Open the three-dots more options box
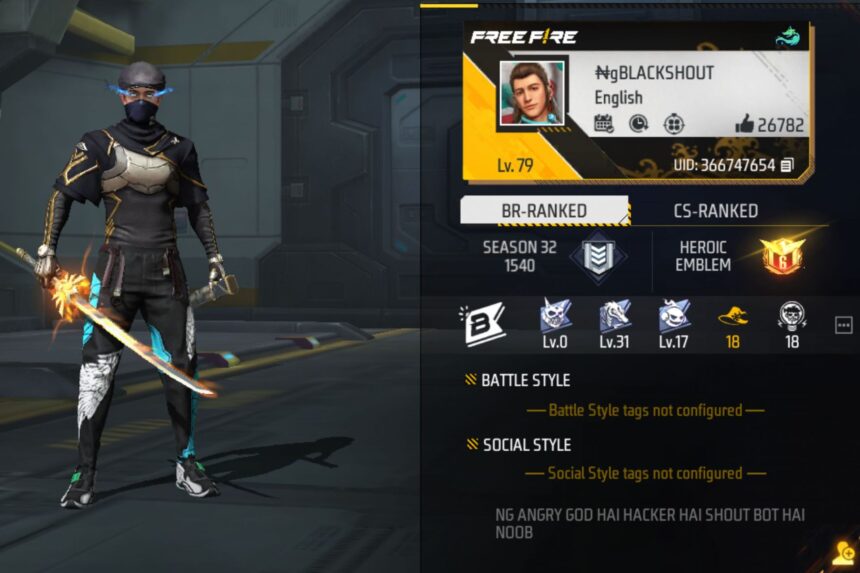The height and width of the screenshot is (573, 860). pyautogui.click(x=843, y=325)
